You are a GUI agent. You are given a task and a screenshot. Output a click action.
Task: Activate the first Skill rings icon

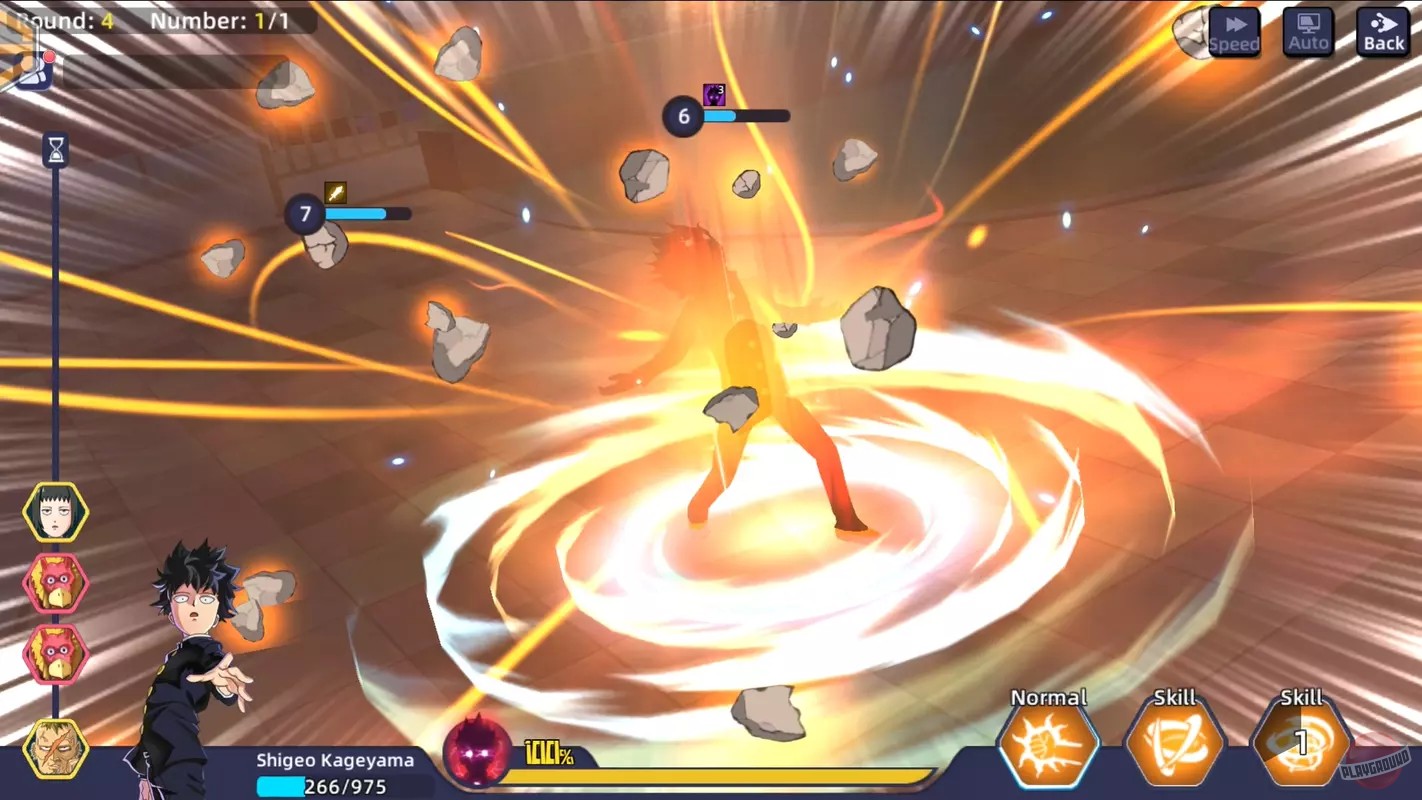click(x=1174, y=746)
